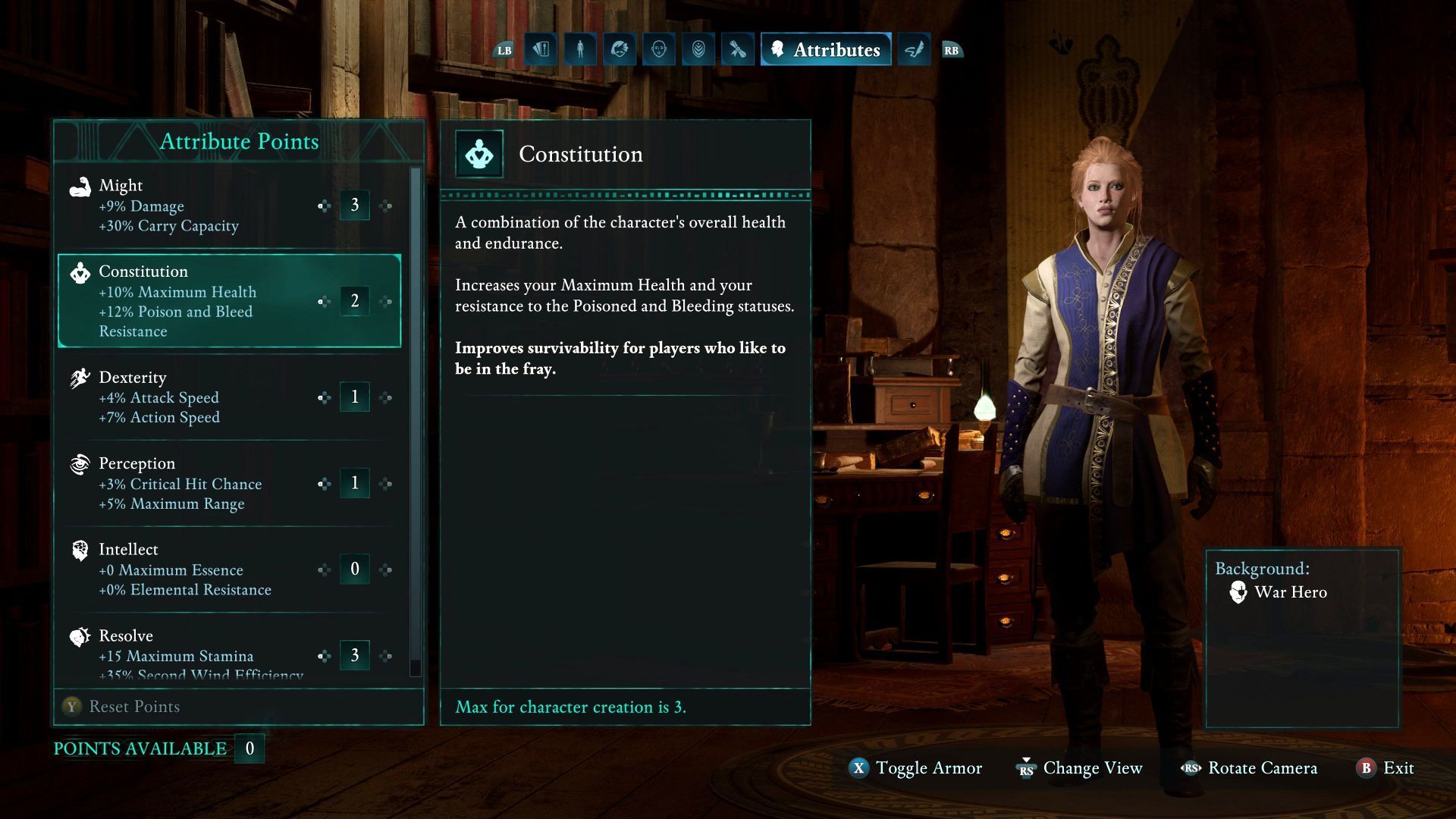Screen dimensions: 1456x819
Task: Decrease Might points by one
Action: coord(324,206)
